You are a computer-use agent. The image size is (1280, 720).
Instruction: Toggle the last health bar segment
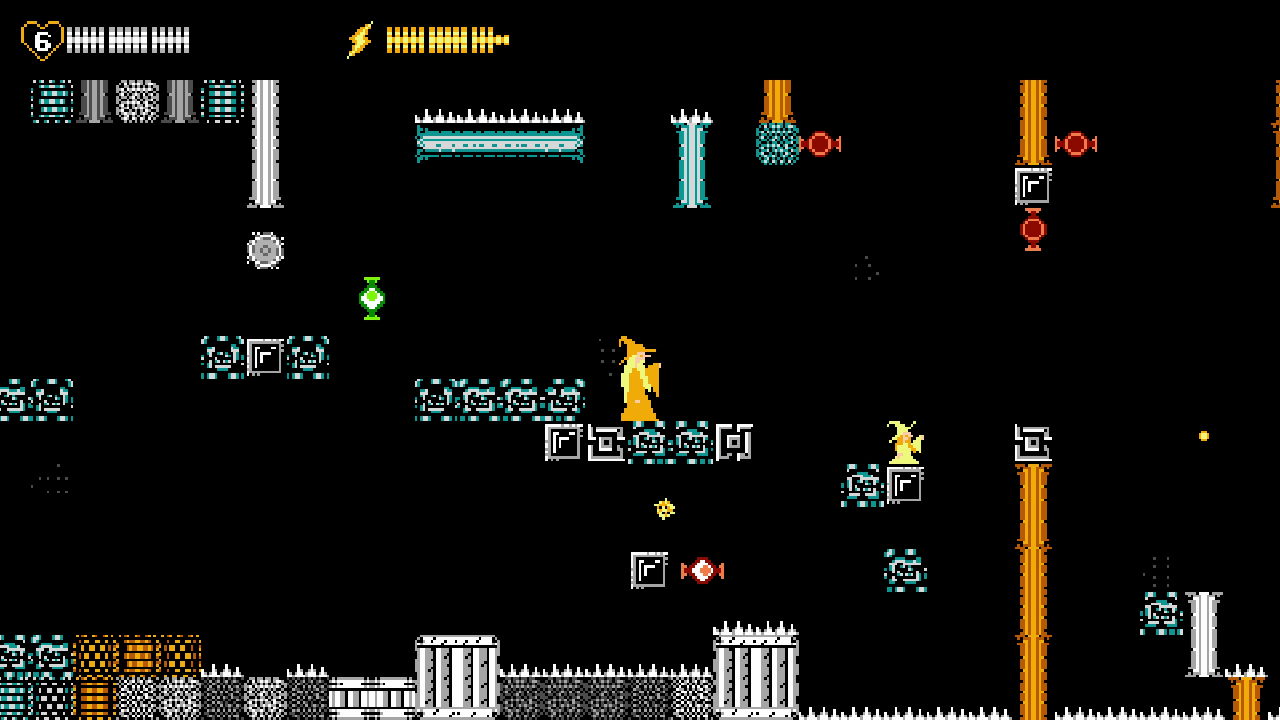185,38
